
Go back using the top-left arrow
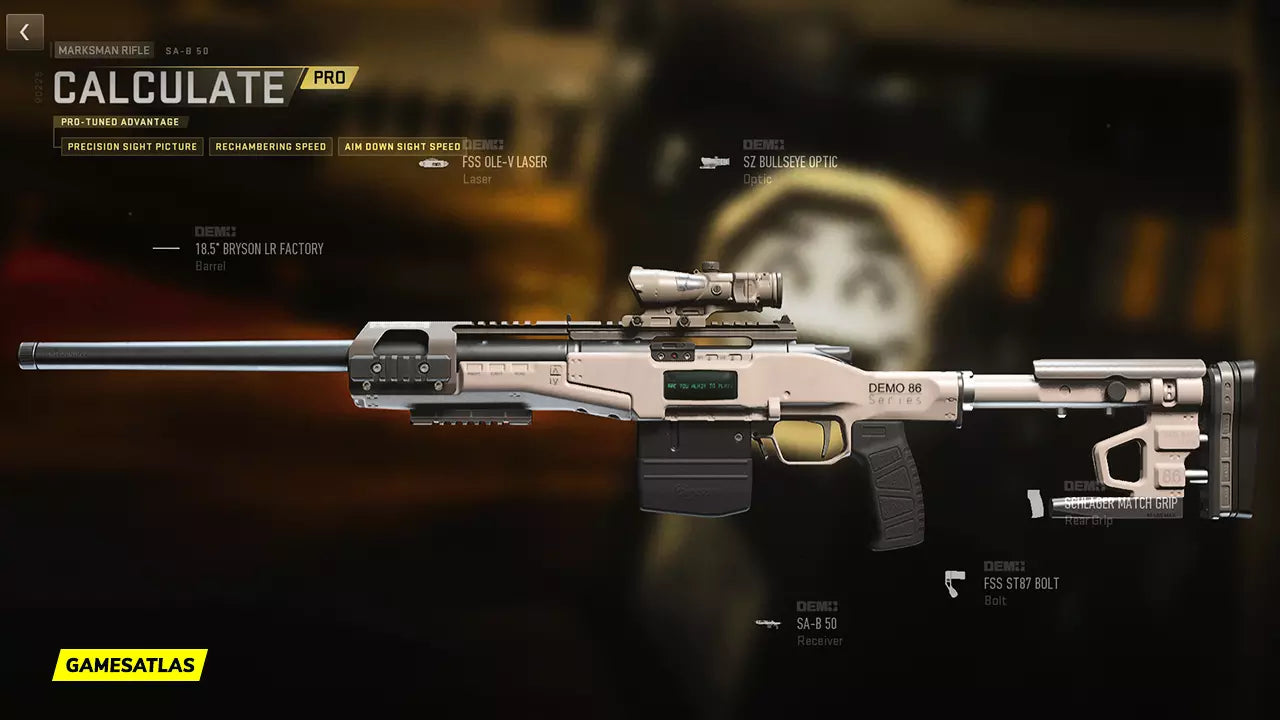tap(25, 32)
